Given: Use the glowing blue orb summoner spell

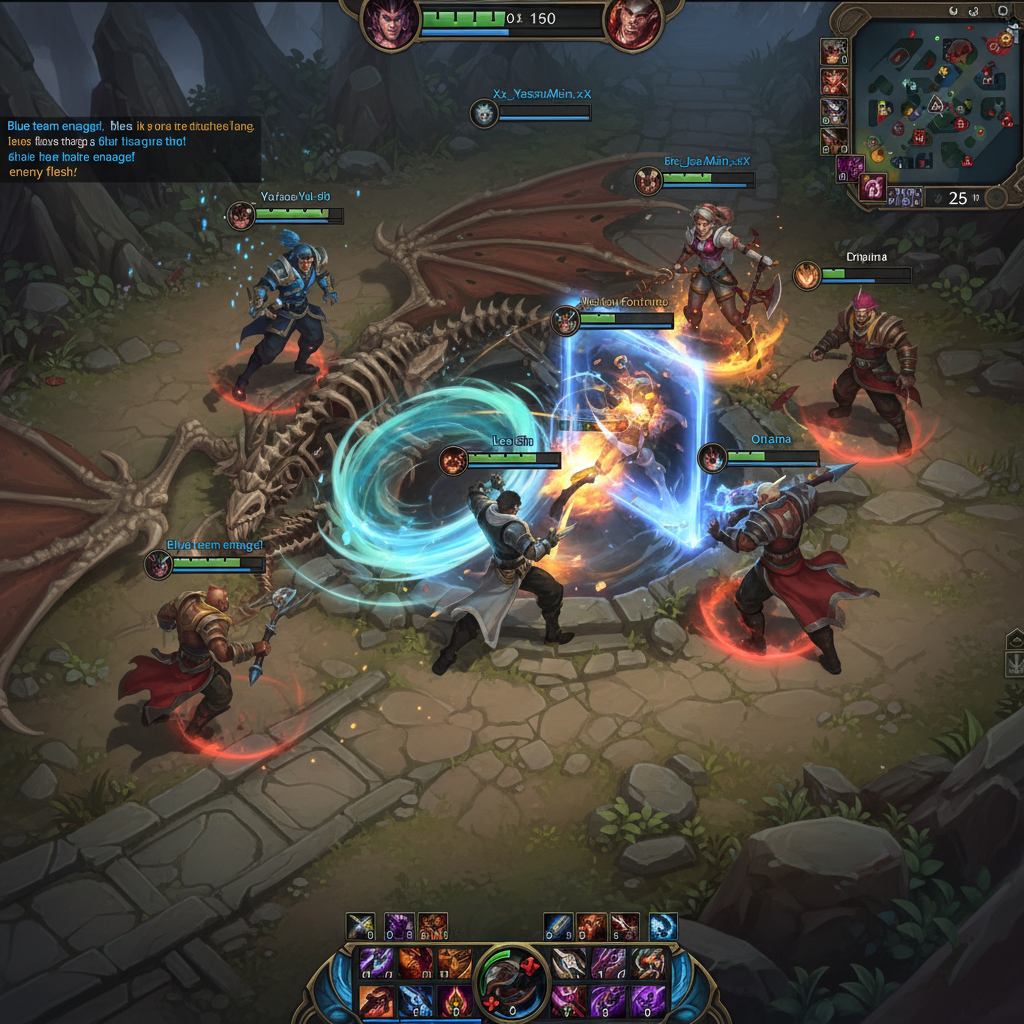Looking at the screenshot, I should point(663,926).
